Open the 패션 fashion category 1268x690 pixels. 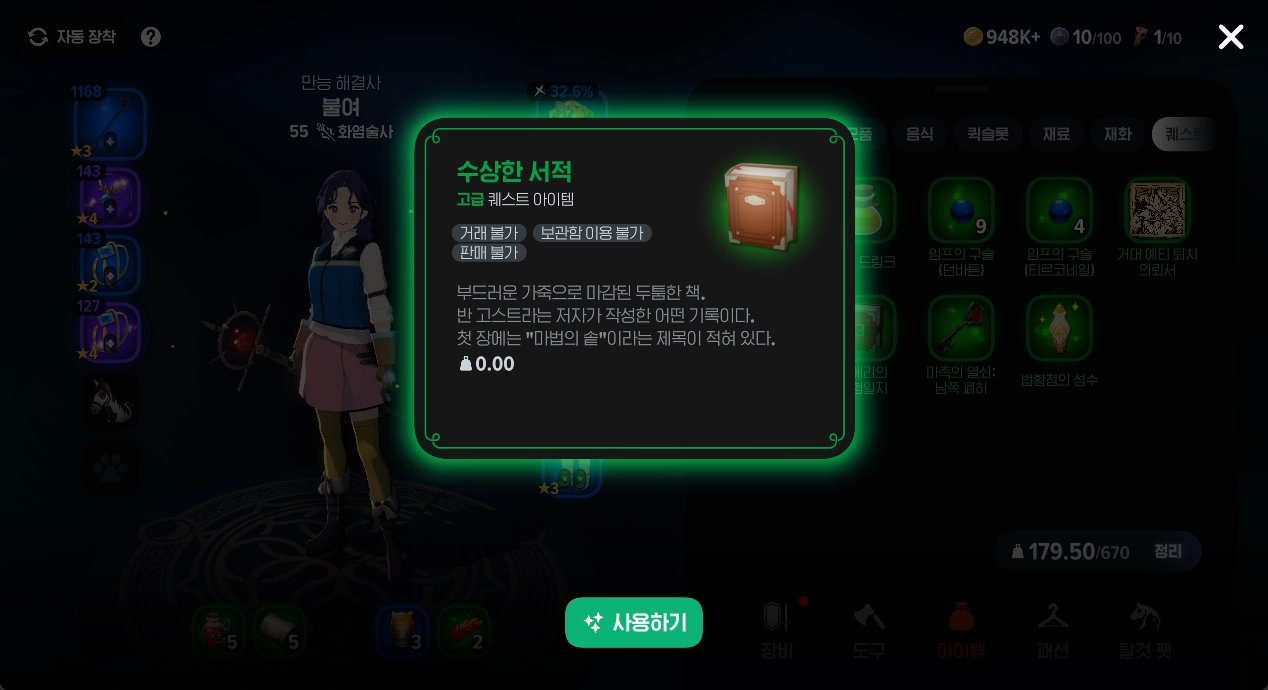click(1053, 630)
